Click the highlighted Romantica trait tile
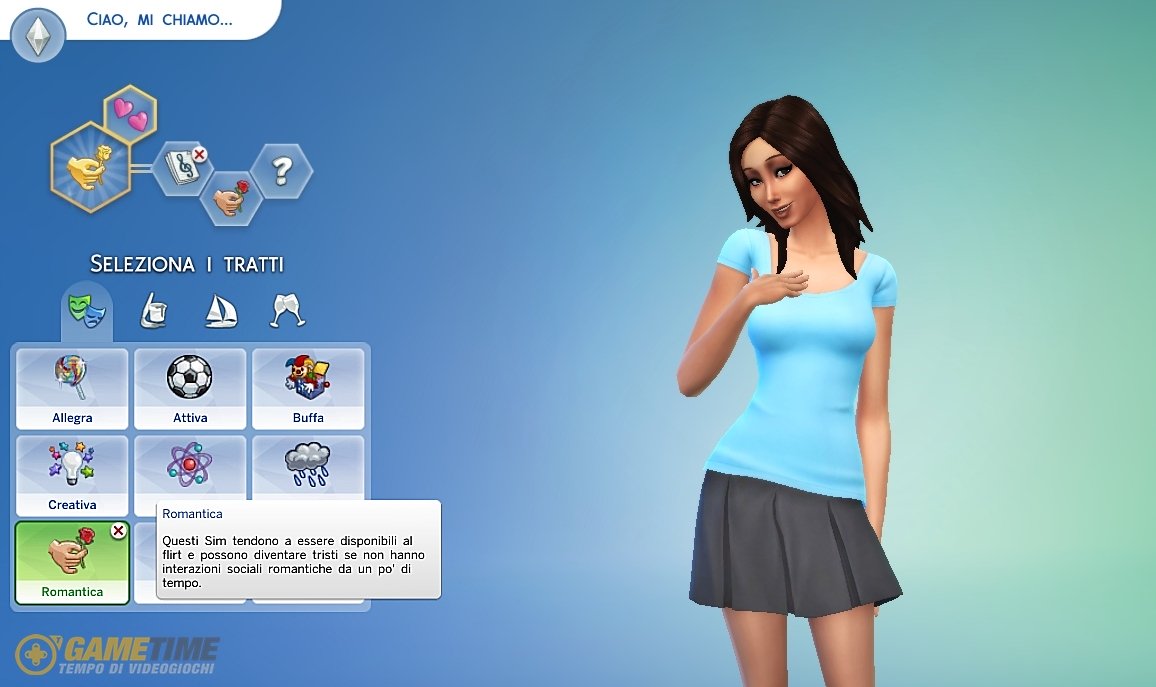 click(x=70, y=563)
